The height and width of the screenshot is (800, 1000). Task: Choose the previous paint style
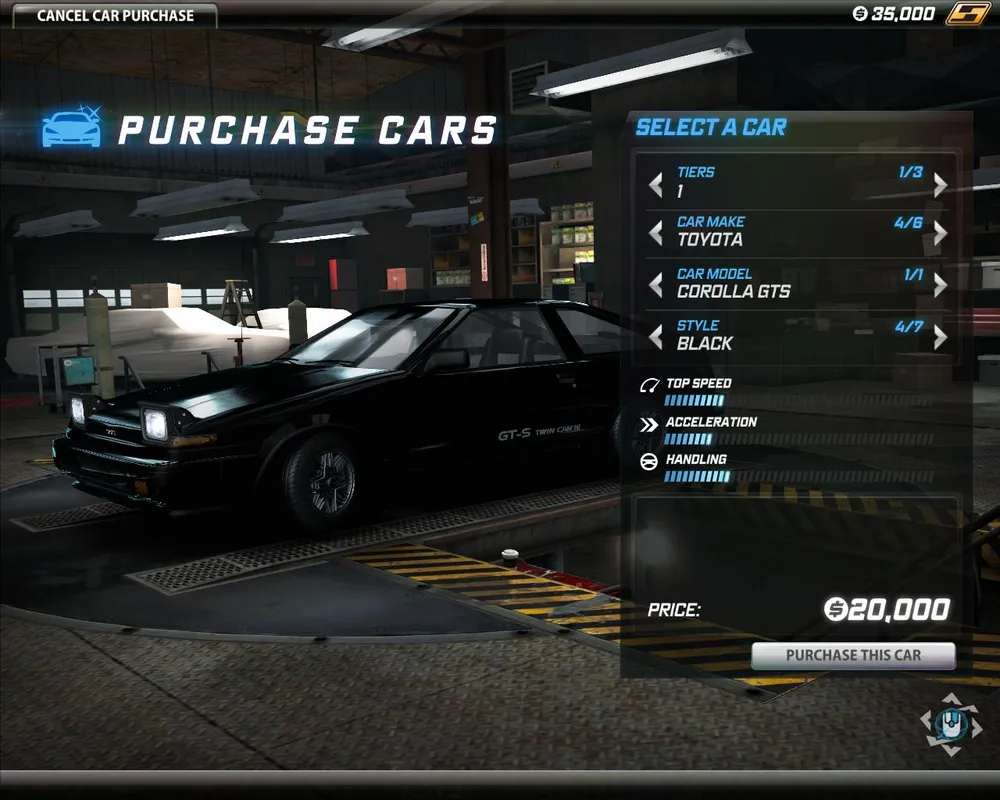[x=656, y=337]
